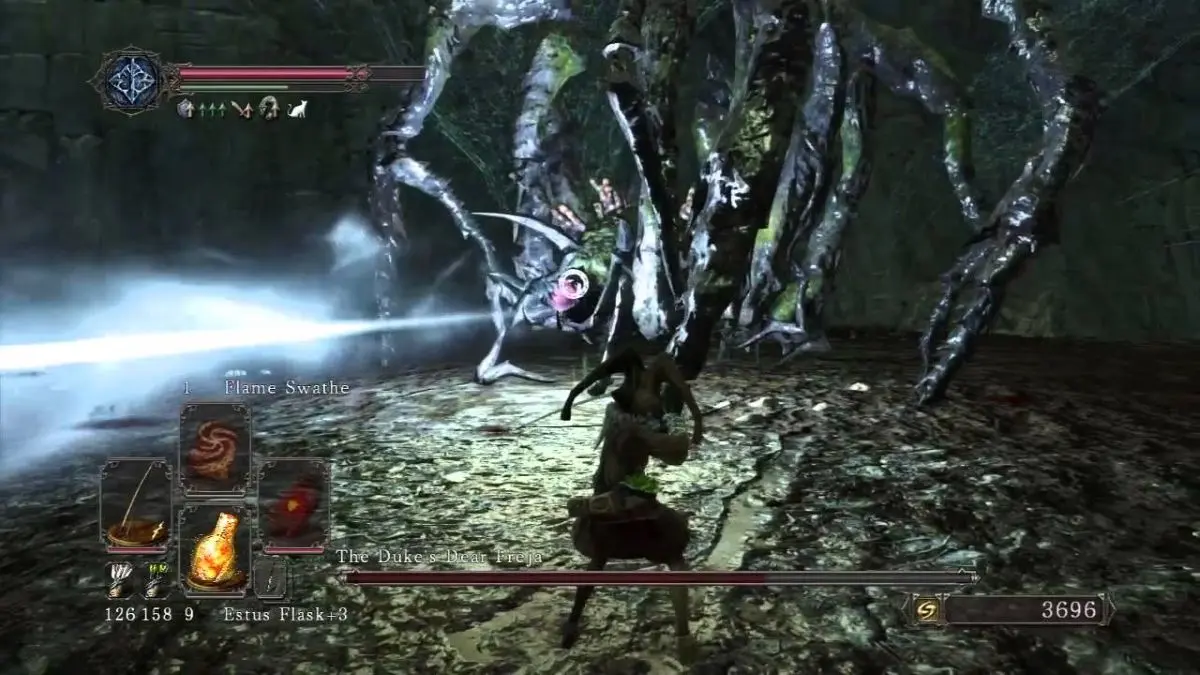
Task: Click the three green arrows buff icon
Action: pyautogui.click(x=210, y=109)
